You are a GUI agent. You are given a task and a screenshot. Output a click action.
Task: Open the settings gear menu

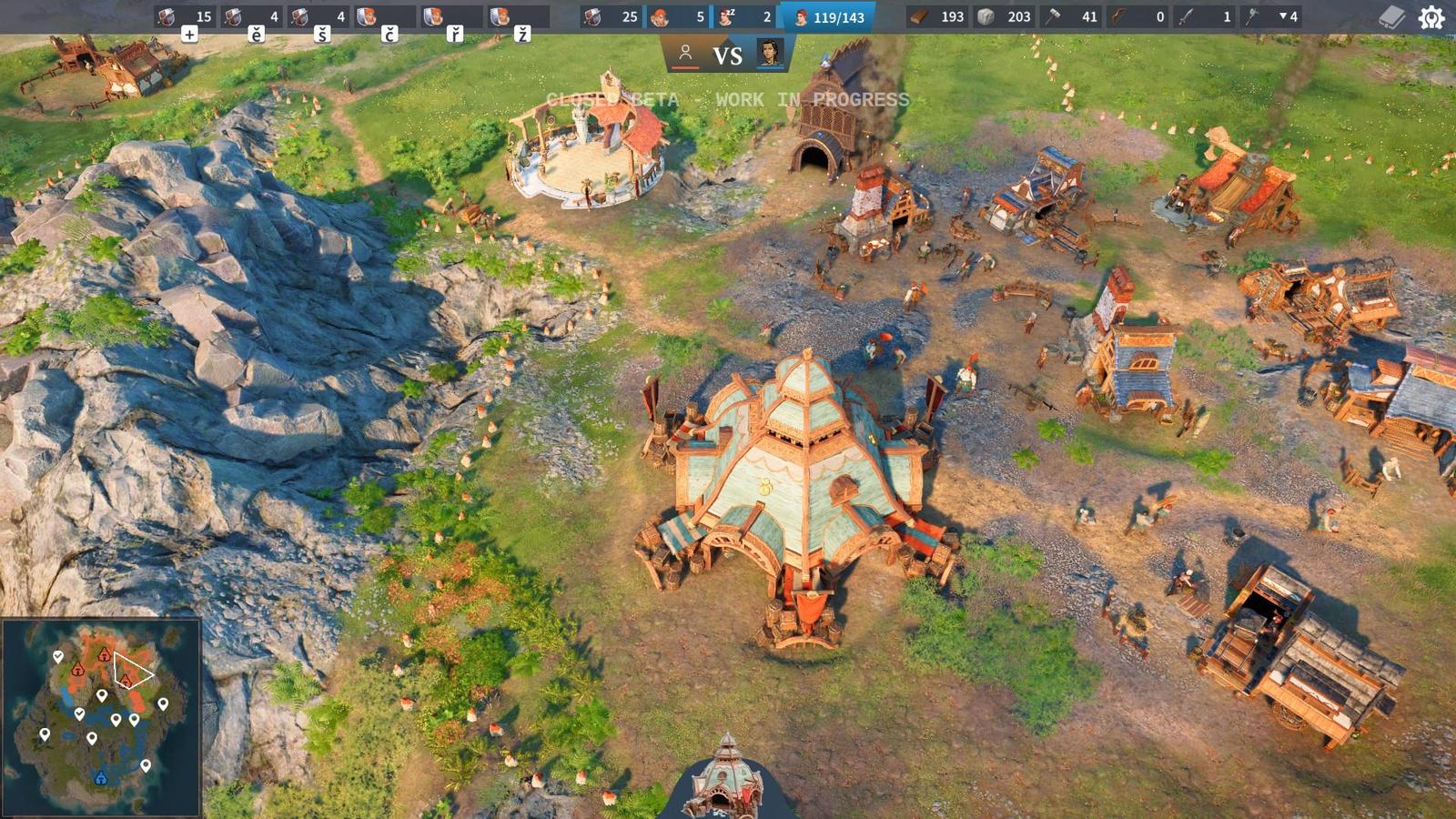click(x=1431, y=17)
